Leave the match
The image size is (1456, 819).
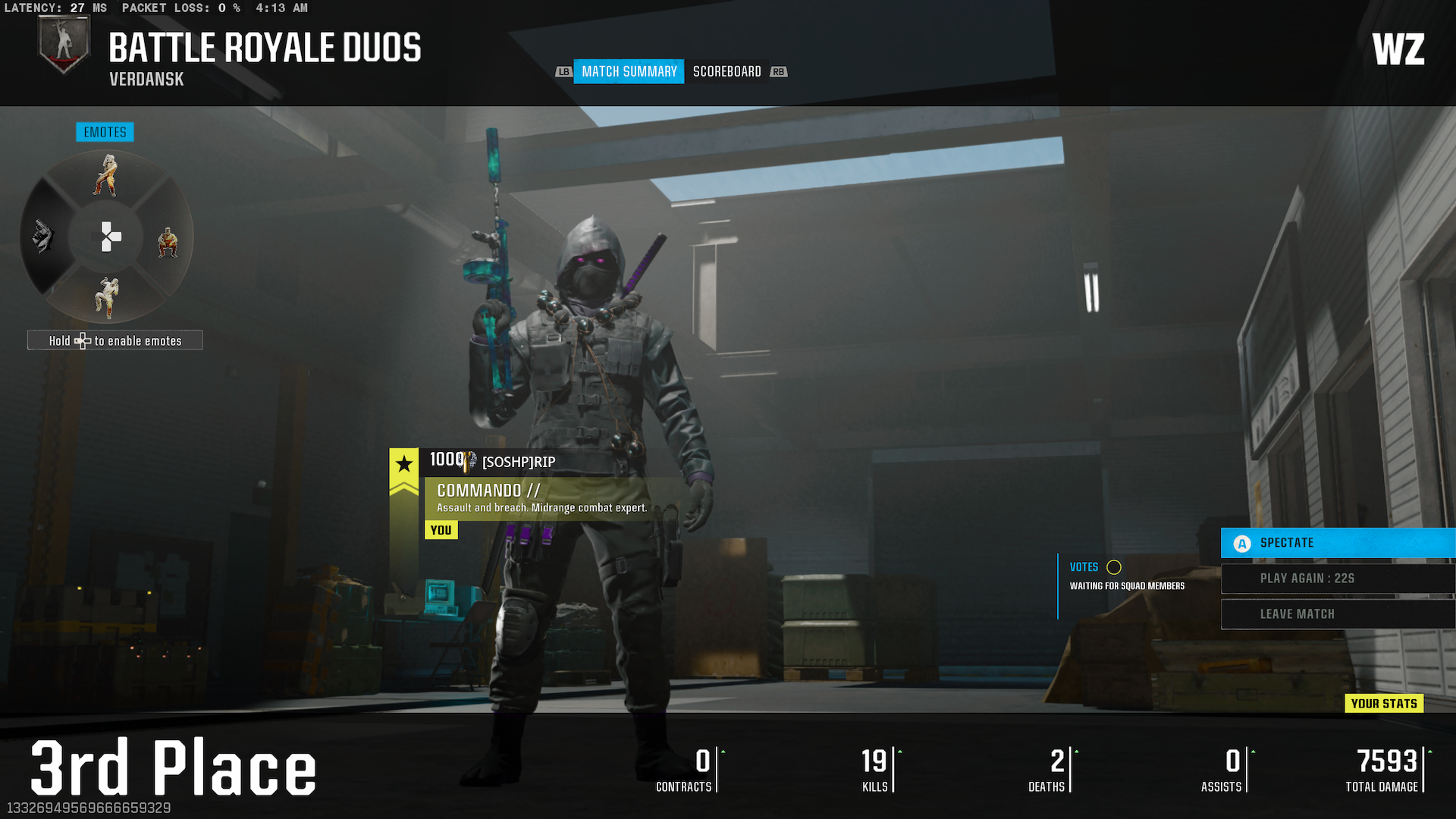click(x=1337, y=614)
